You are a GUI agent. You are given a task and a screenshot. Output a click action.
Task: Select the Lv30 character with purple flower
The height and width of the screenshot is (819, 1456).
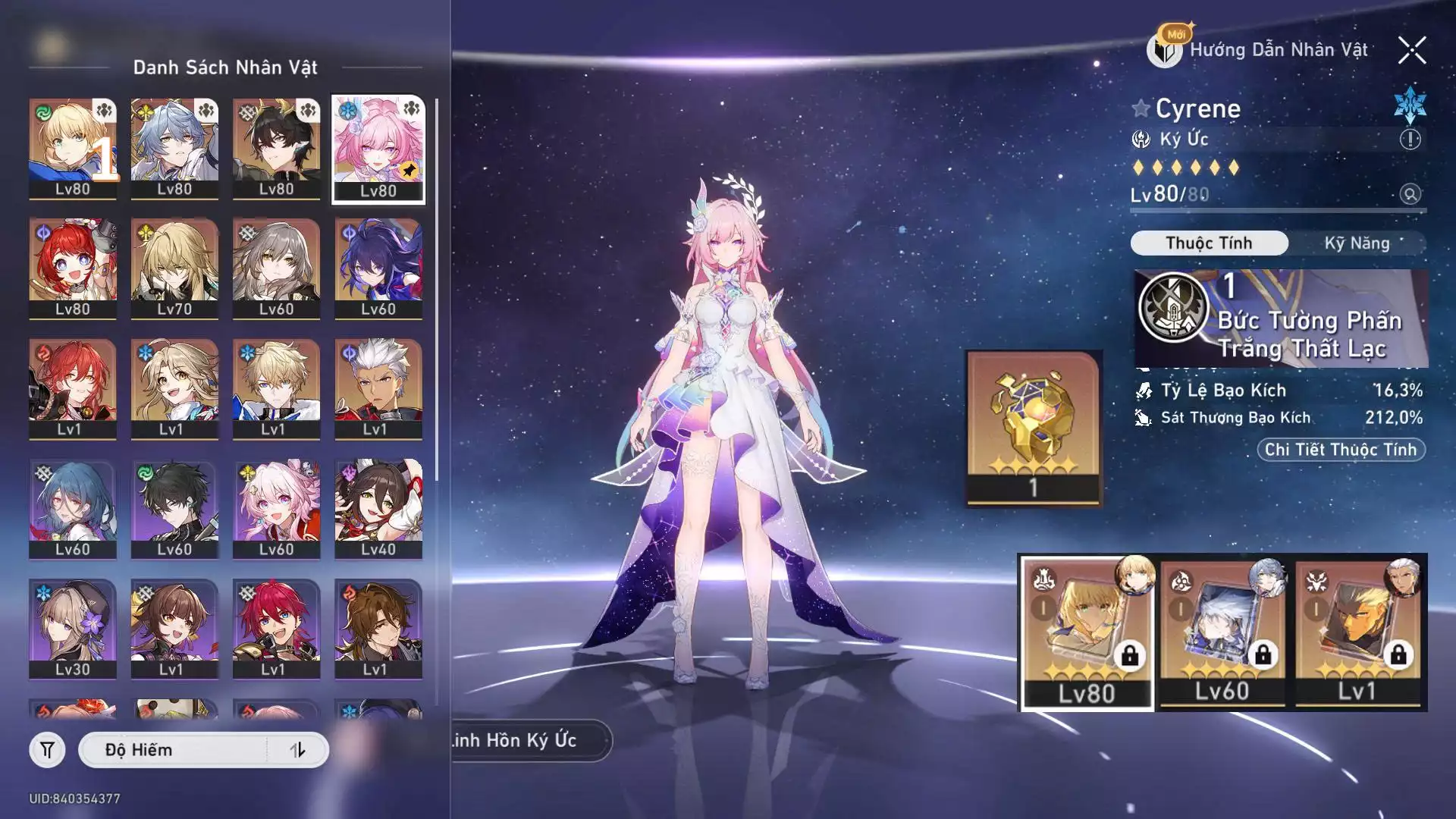[73, 629]
